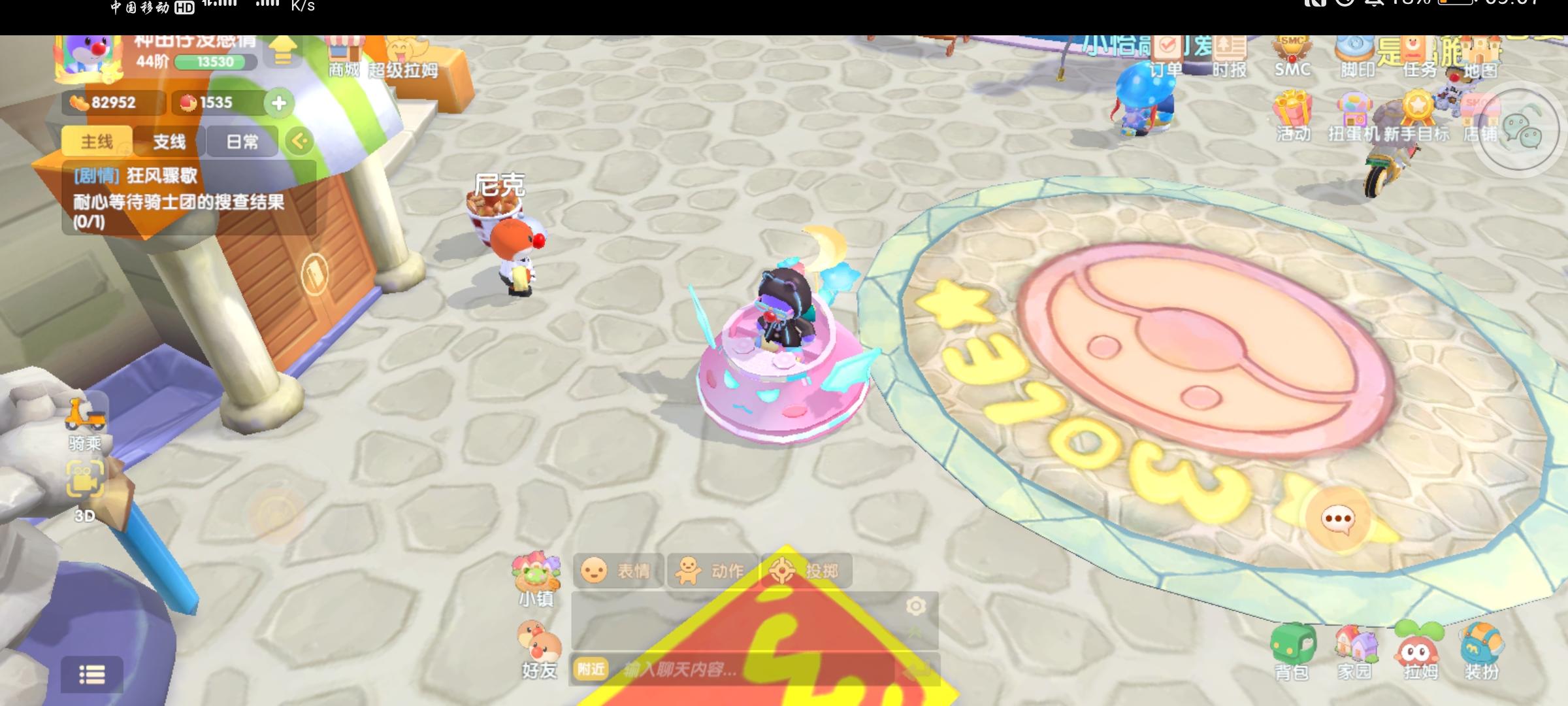Screen dimensions: 1568x706
Task: Switch to the 支线 quest tab
Action: (x=171, y=139)
